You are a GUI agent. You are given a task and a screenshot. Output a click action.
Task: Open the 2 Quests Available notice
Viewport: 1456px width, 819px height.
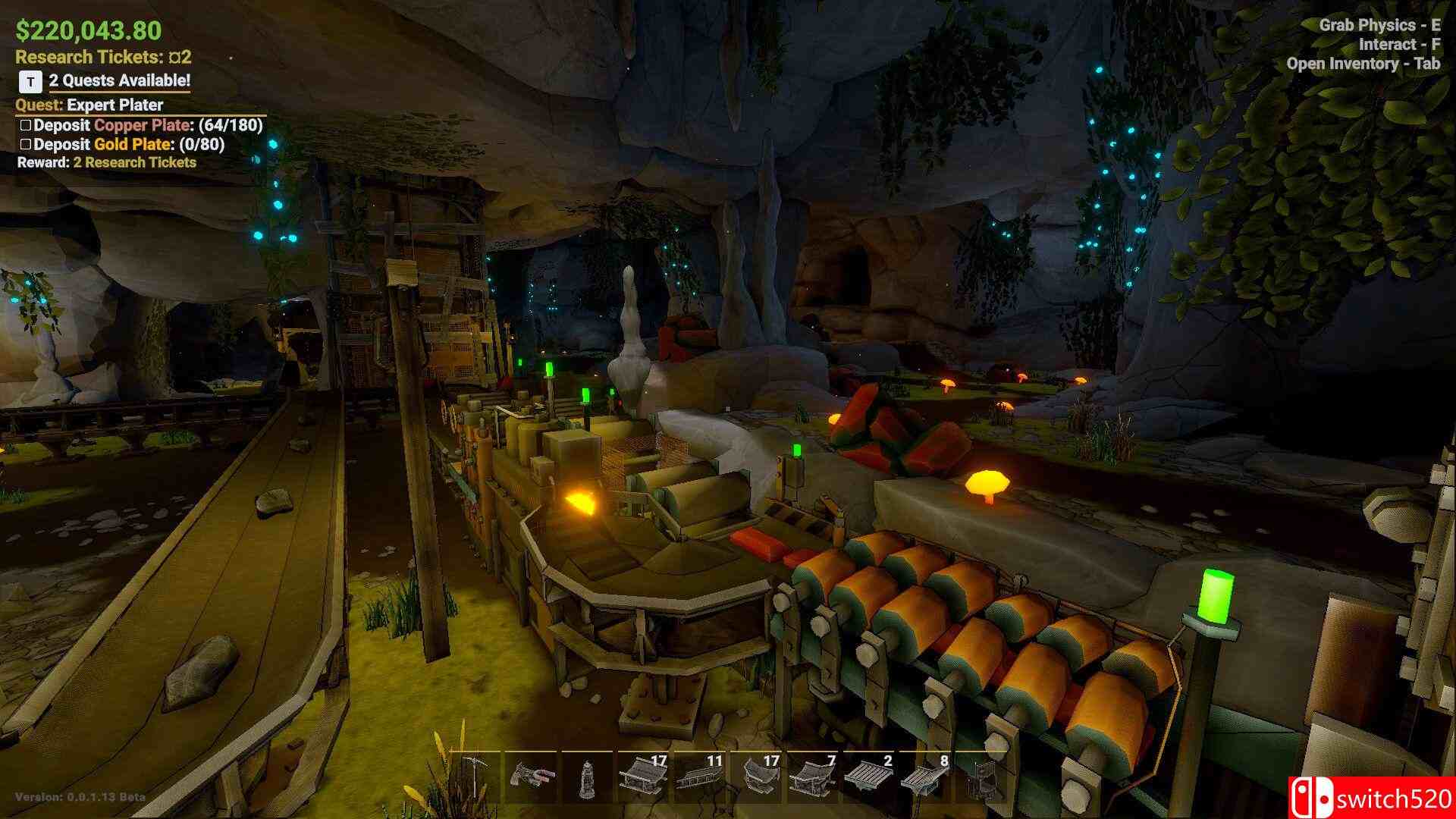point(119,80)
